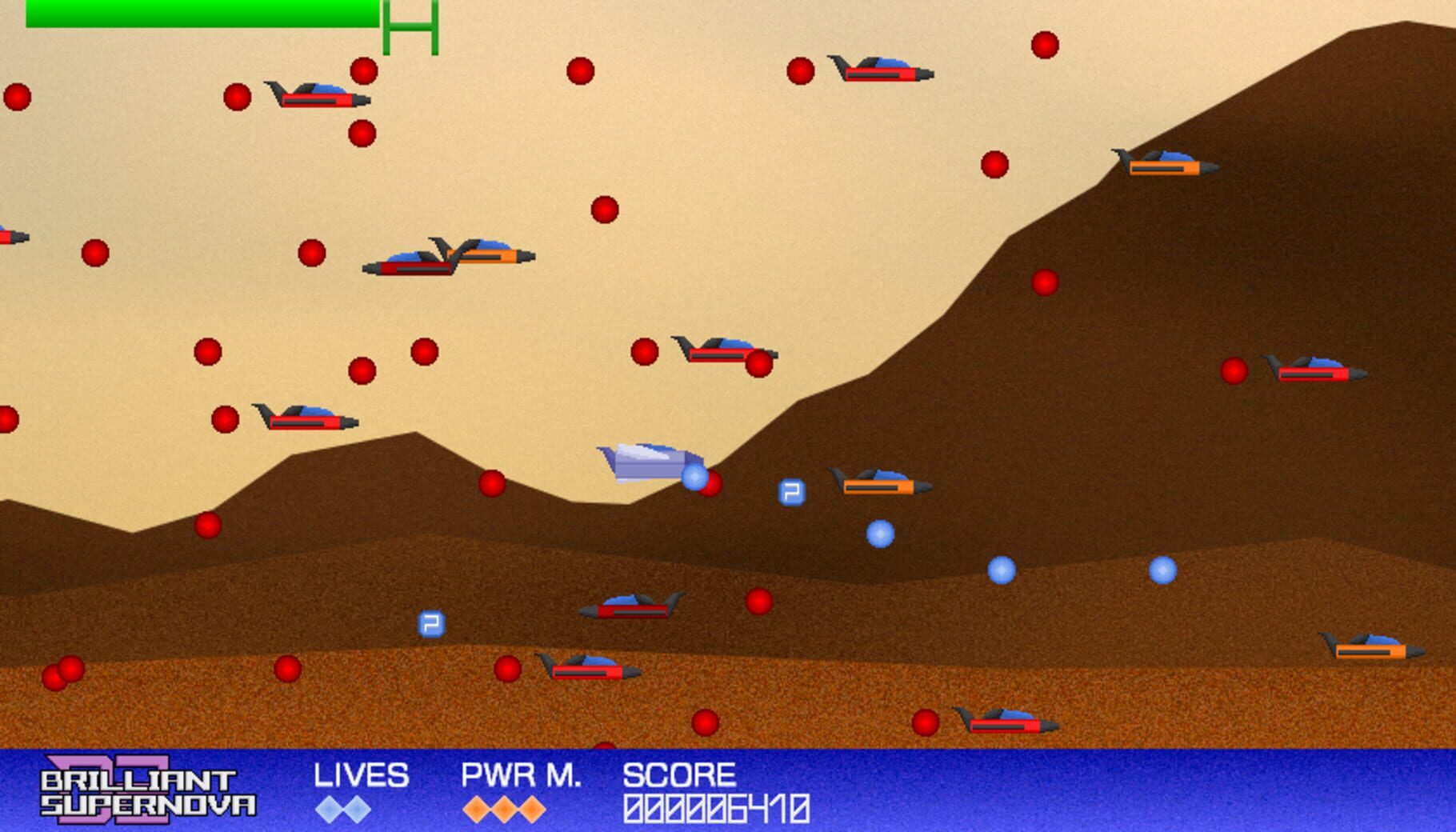
Task: Click the green 'H' symbol beside the health bar
Action: click(x=410, y=26)
